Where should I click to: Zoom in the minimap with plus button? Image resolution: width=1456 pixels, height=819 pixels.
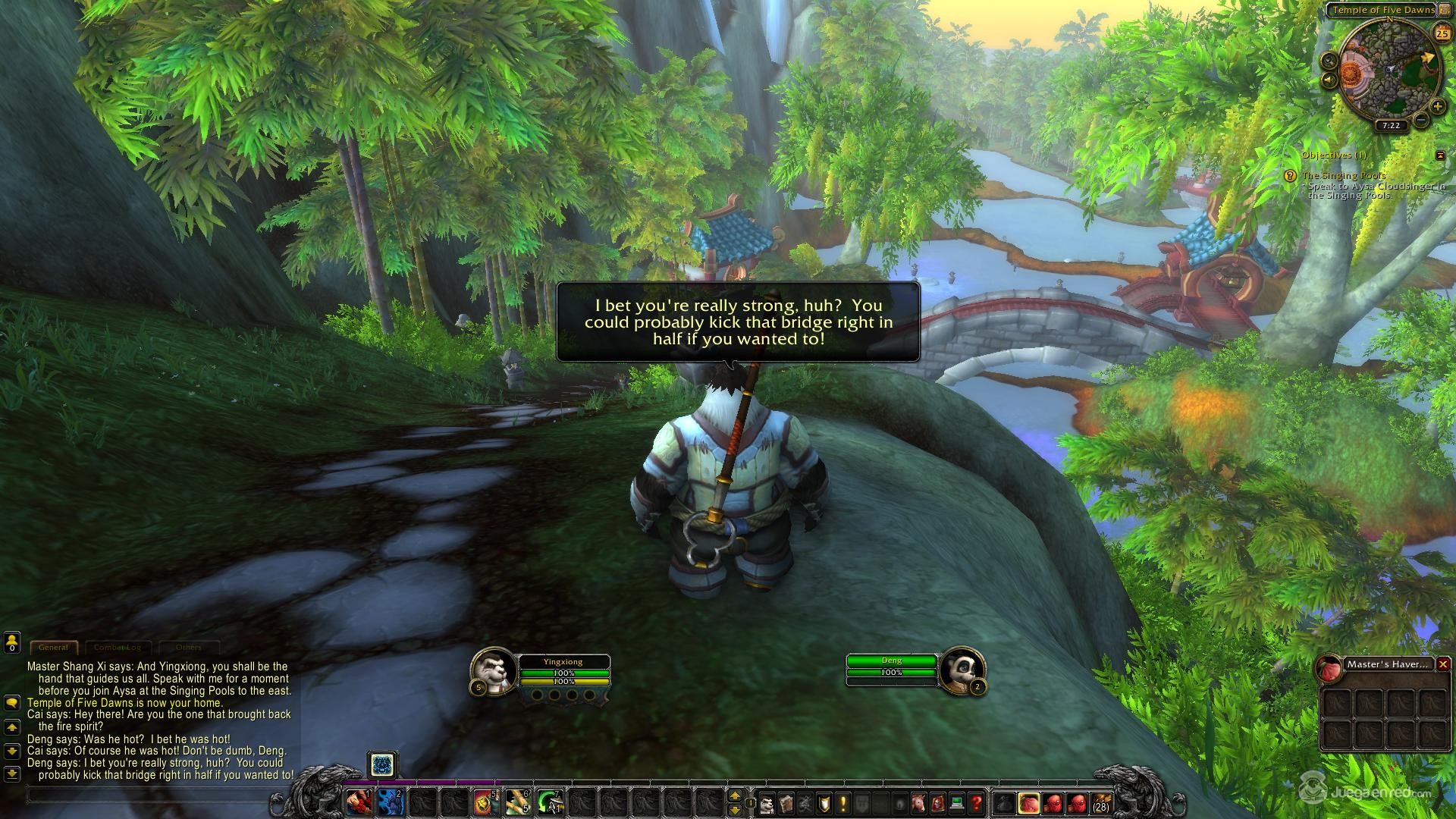click(x=1437, y=107)
